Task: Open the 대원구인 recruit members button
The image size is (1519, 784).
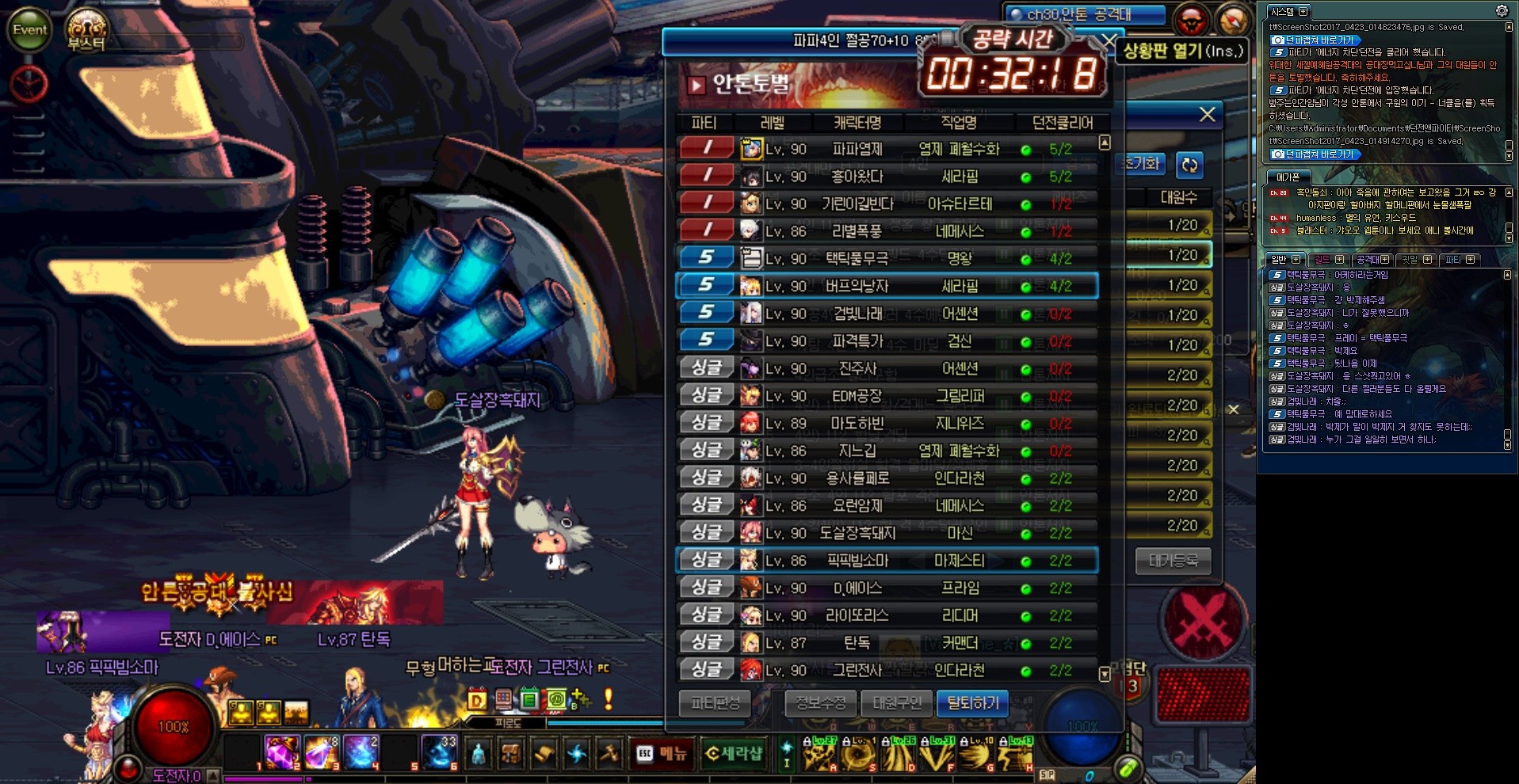Action: coord(897,703)
